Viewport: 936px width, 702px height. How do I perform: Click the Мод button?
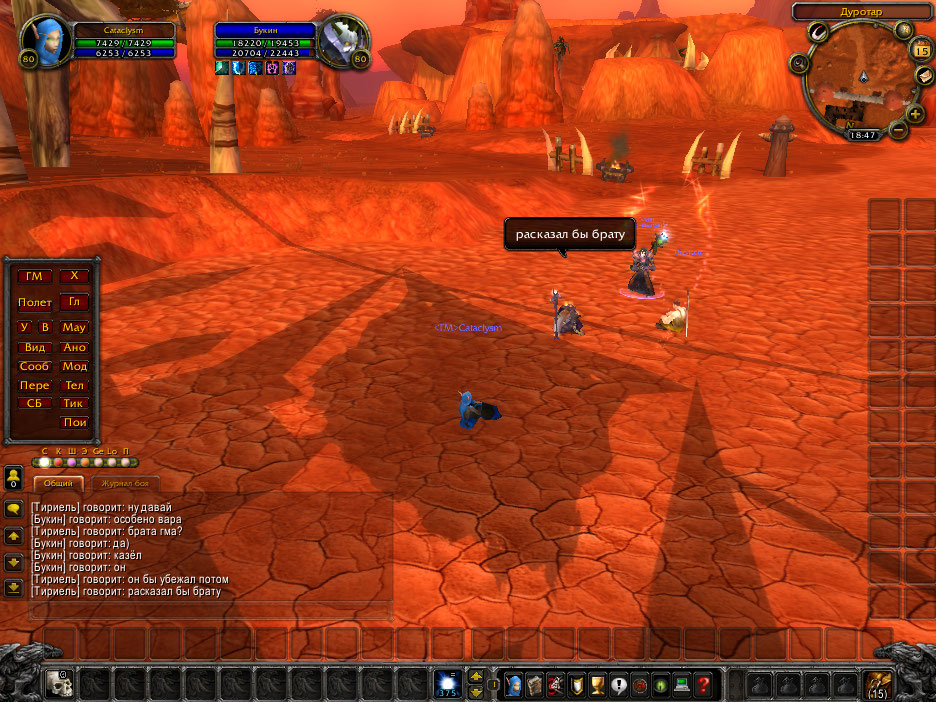point(74,366)
